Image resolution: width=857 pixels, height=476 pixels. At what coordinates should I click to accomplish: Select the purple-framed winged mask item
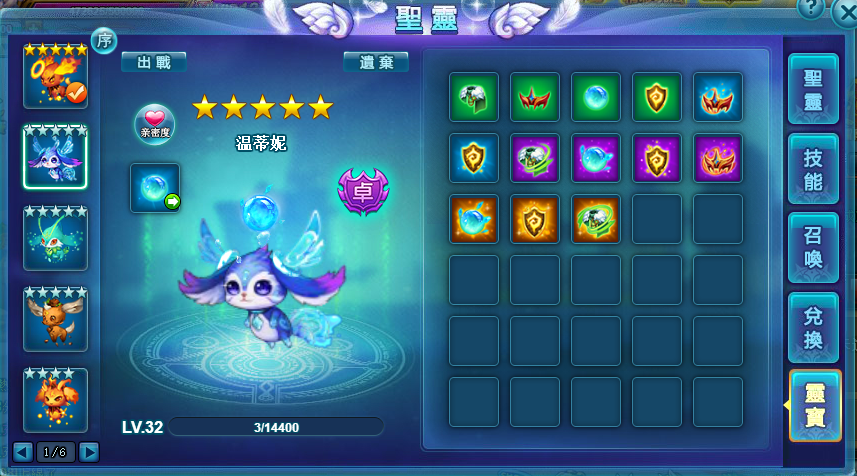(718, 158)
